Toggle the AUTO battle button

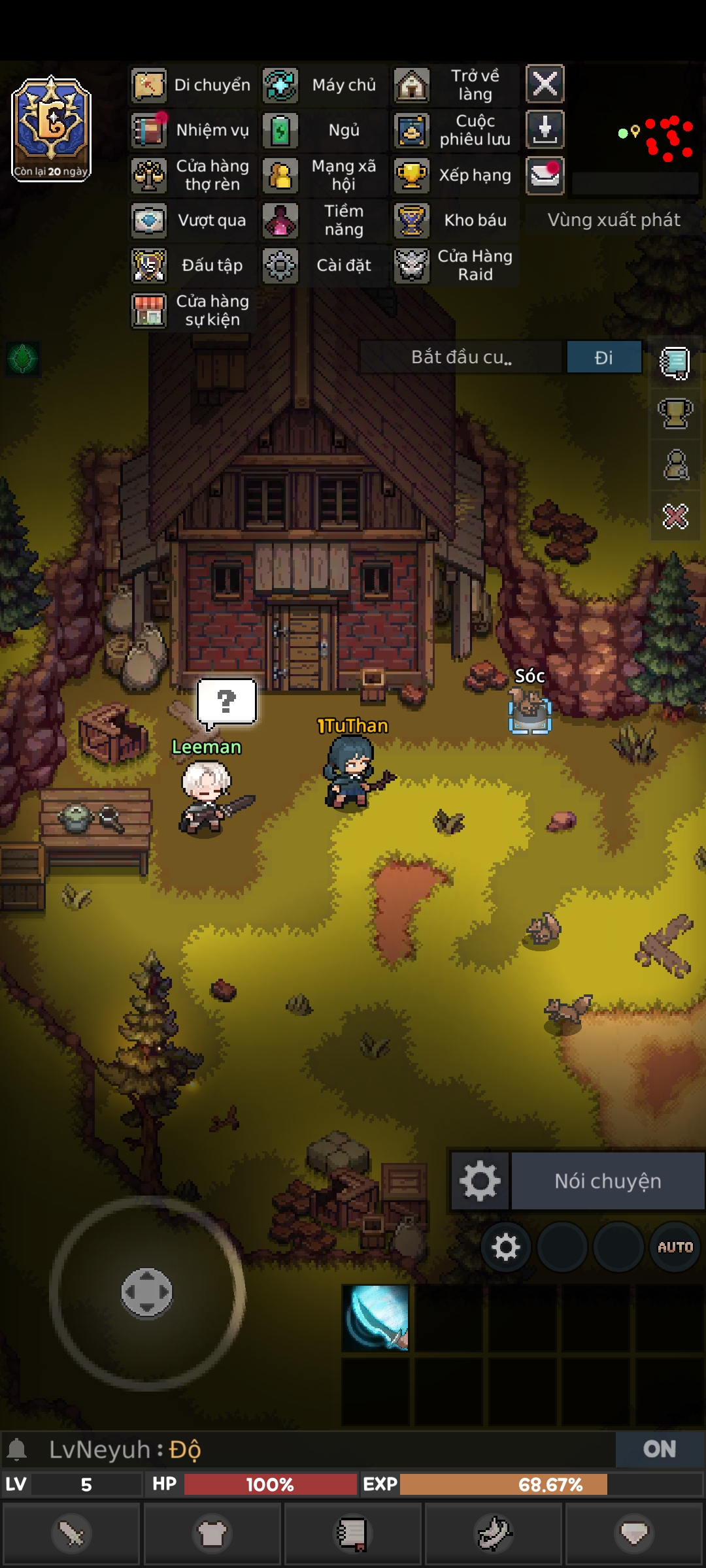pyautogui.click(x=675, y=1247)
